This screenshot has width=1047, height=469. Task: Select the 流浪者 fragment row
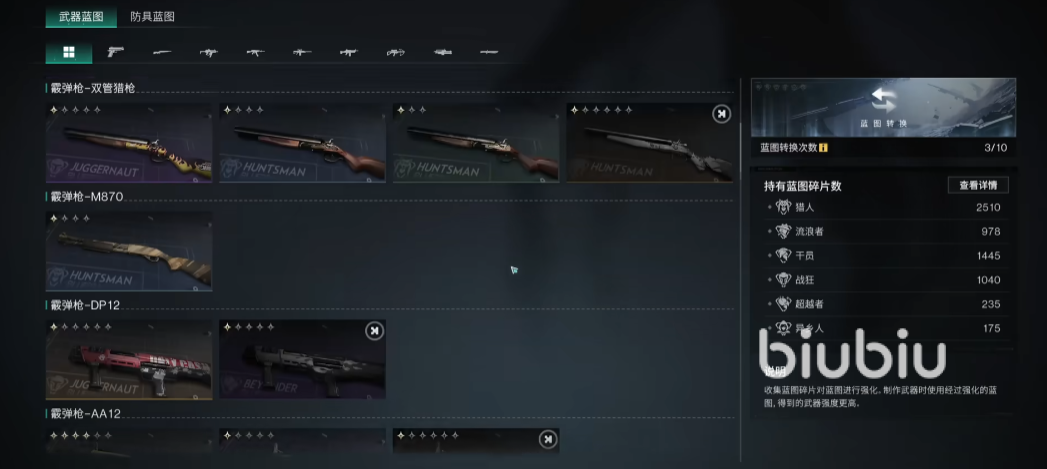click(885, 232)
